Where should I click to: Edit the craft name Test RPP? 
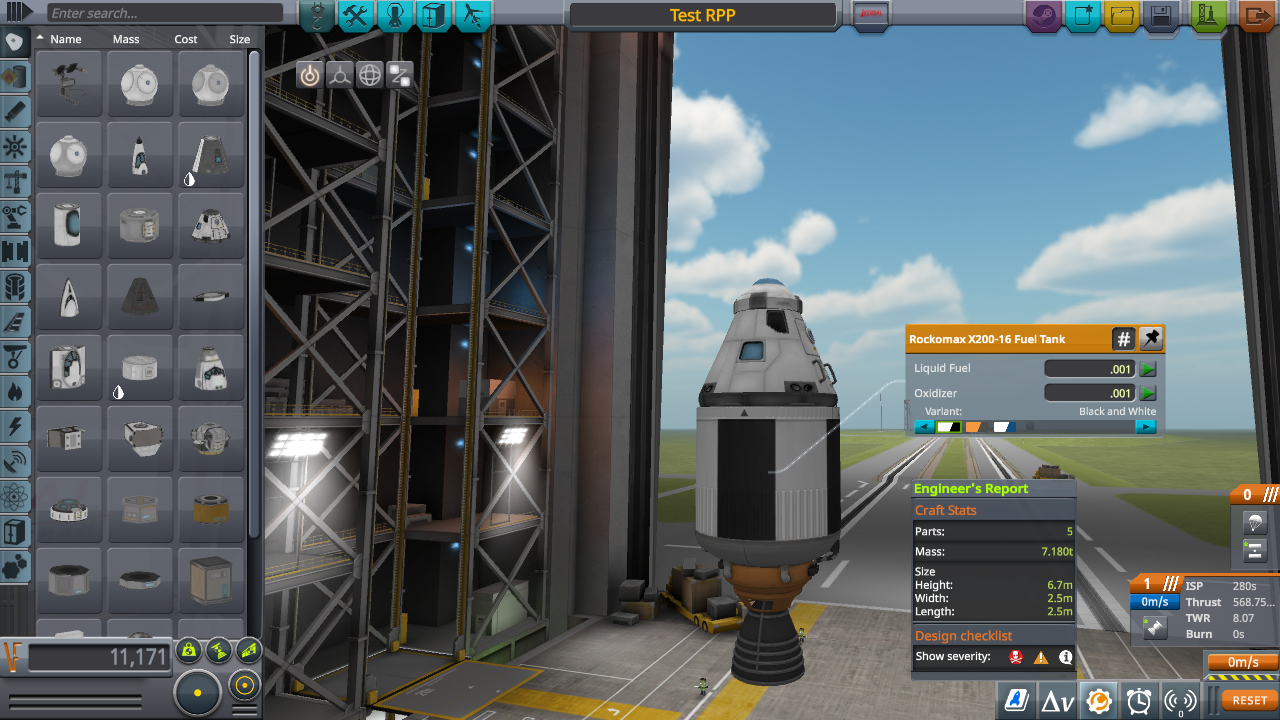point(702,15)
